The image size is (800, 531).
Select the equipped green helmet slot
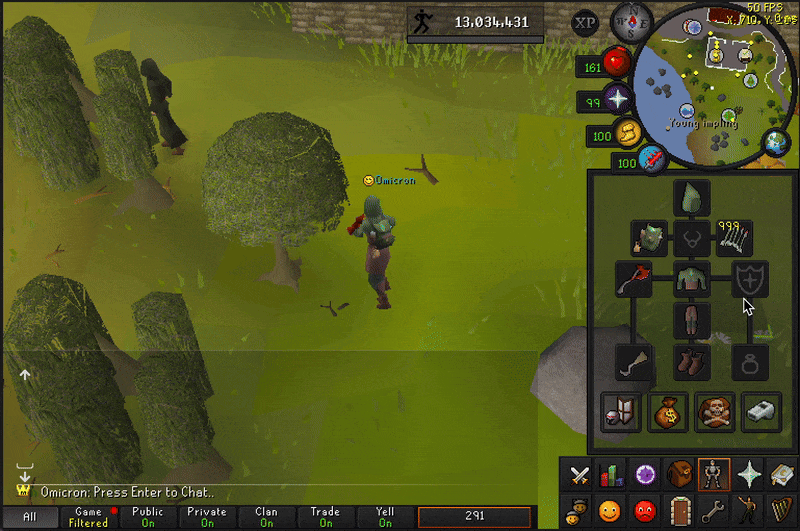coord(691,196)
